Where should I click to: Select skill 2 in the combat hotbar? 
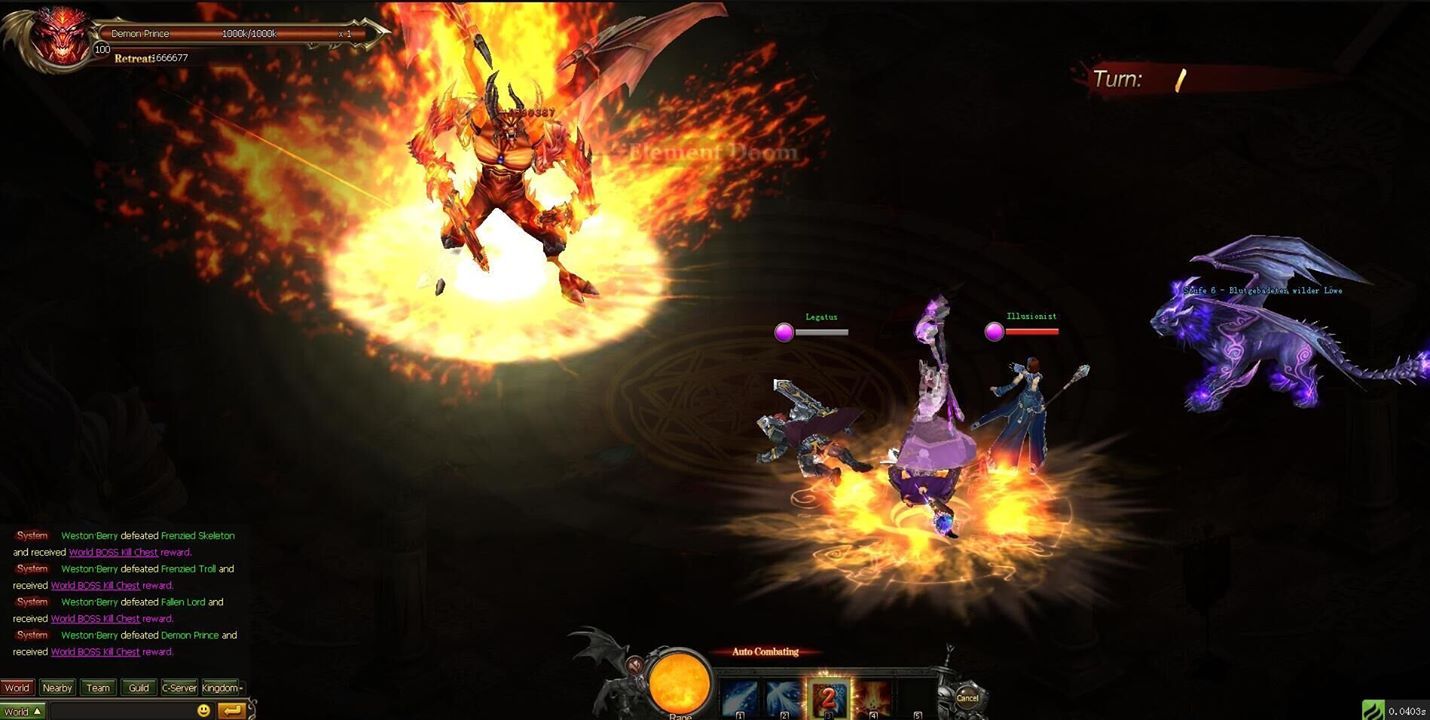[784, 691]
